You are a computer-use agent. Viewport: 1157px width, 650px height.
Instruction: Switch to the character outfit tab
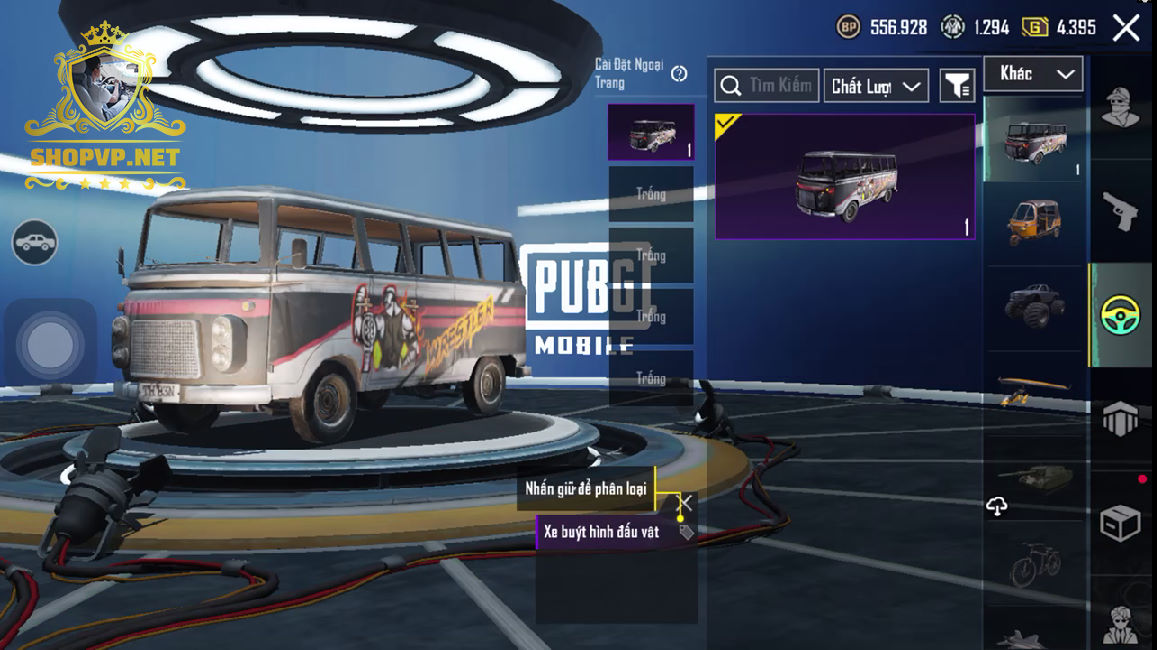pos(1121,108)
